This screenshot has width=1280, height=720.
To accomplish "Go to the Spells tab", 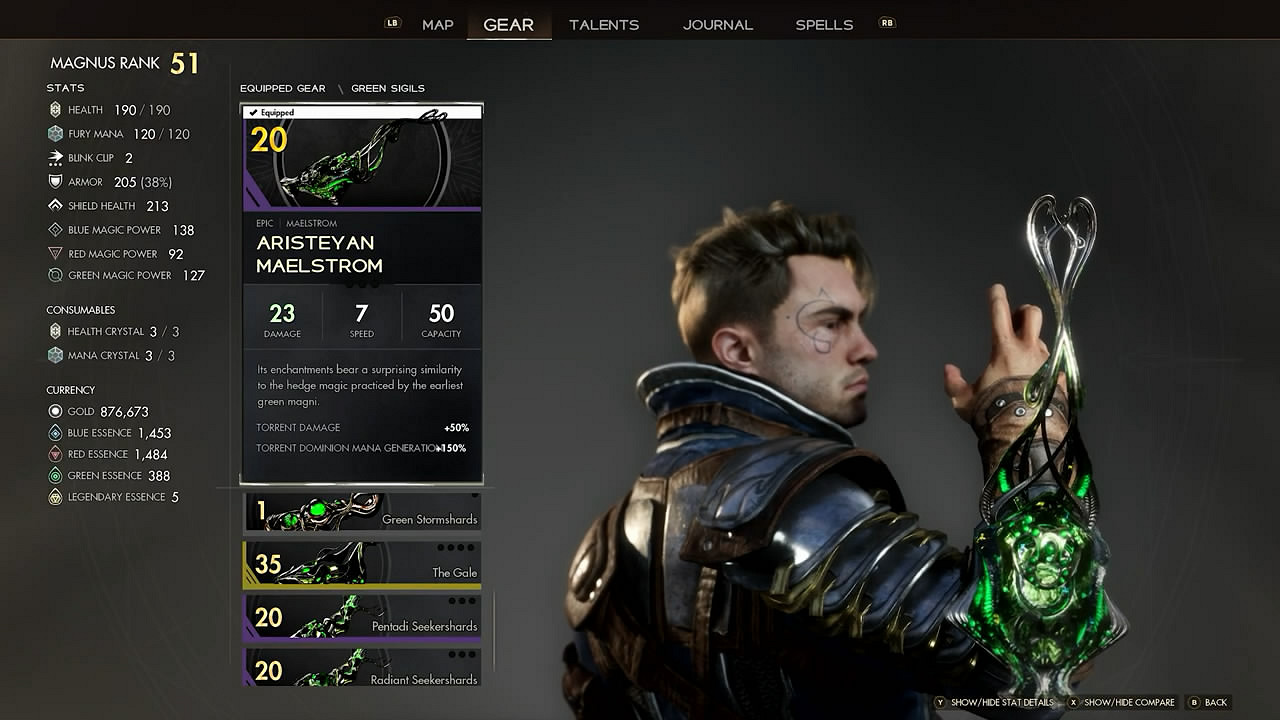I will [x=824, y=25].
